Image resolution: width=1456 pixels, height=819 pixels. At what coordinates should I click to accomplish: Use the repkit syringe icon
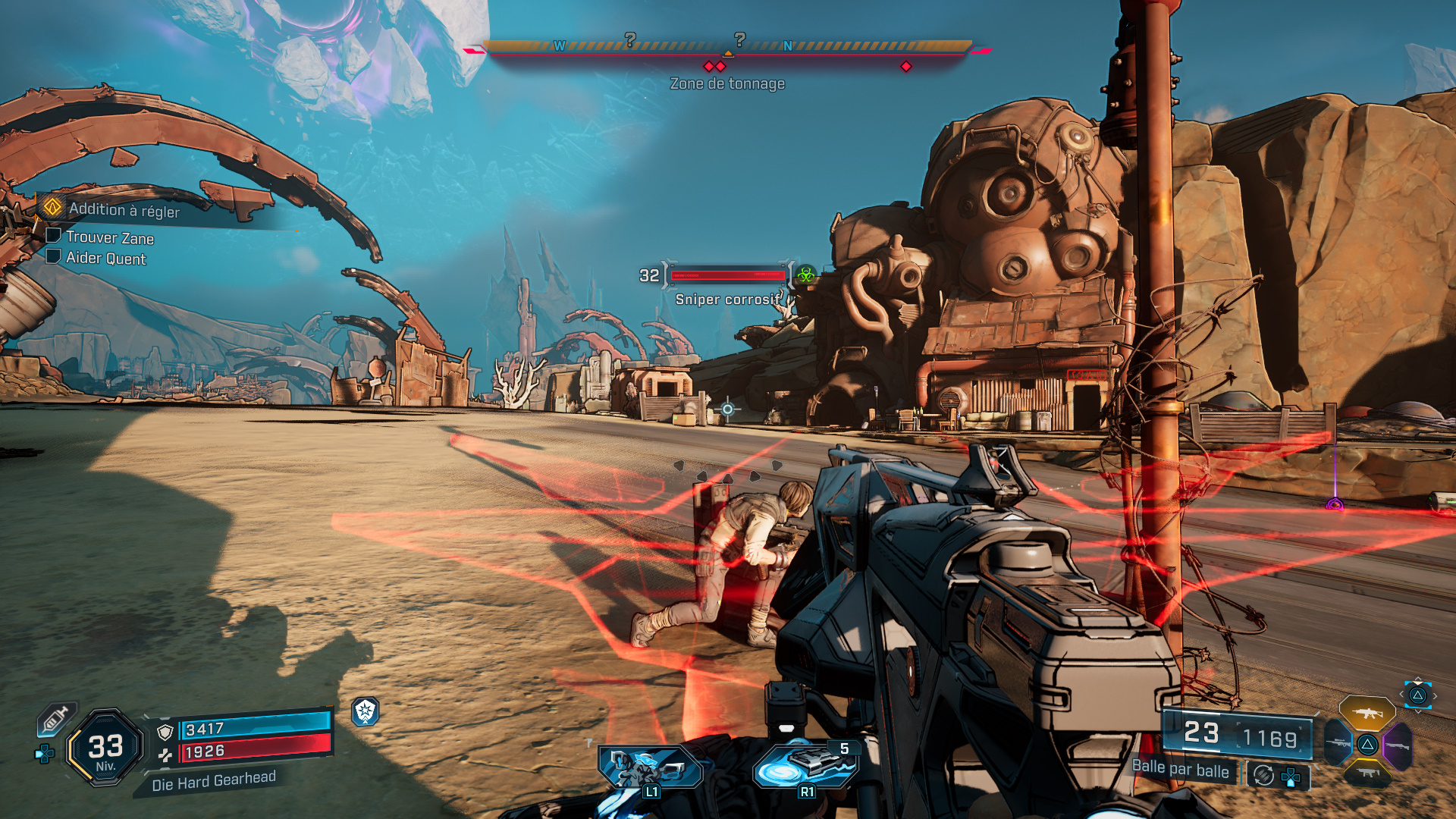(56, 718)
